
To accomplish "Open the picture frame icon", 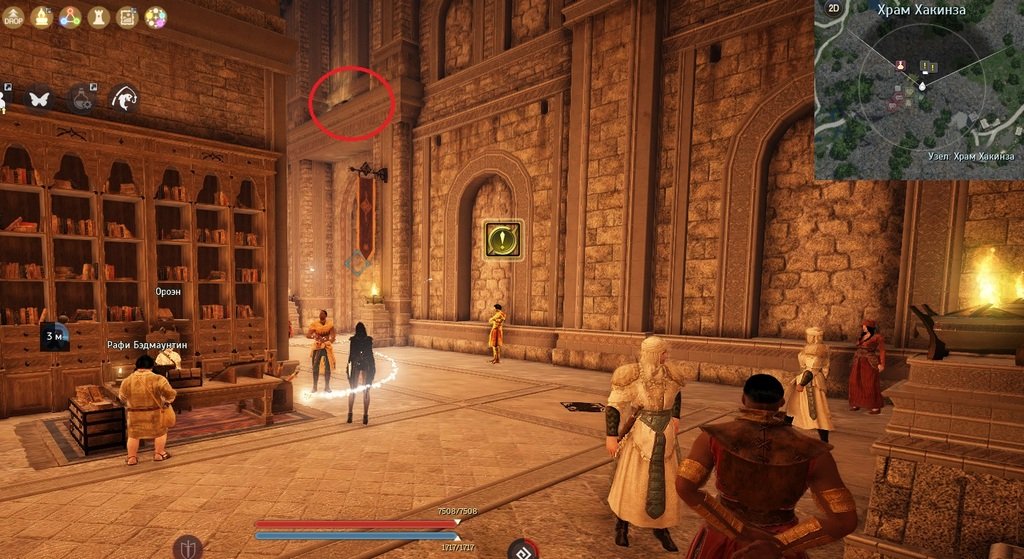I will 127,16.
